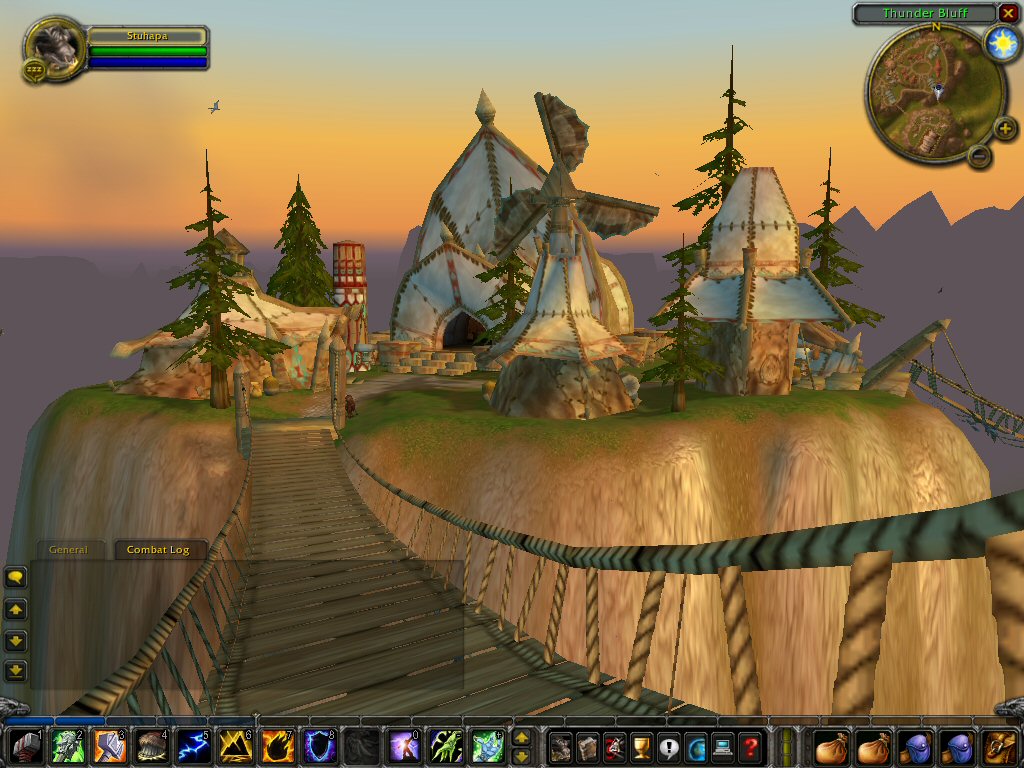
Task: Cast the orange flame ability in slot 7
Action: point(277,746)
